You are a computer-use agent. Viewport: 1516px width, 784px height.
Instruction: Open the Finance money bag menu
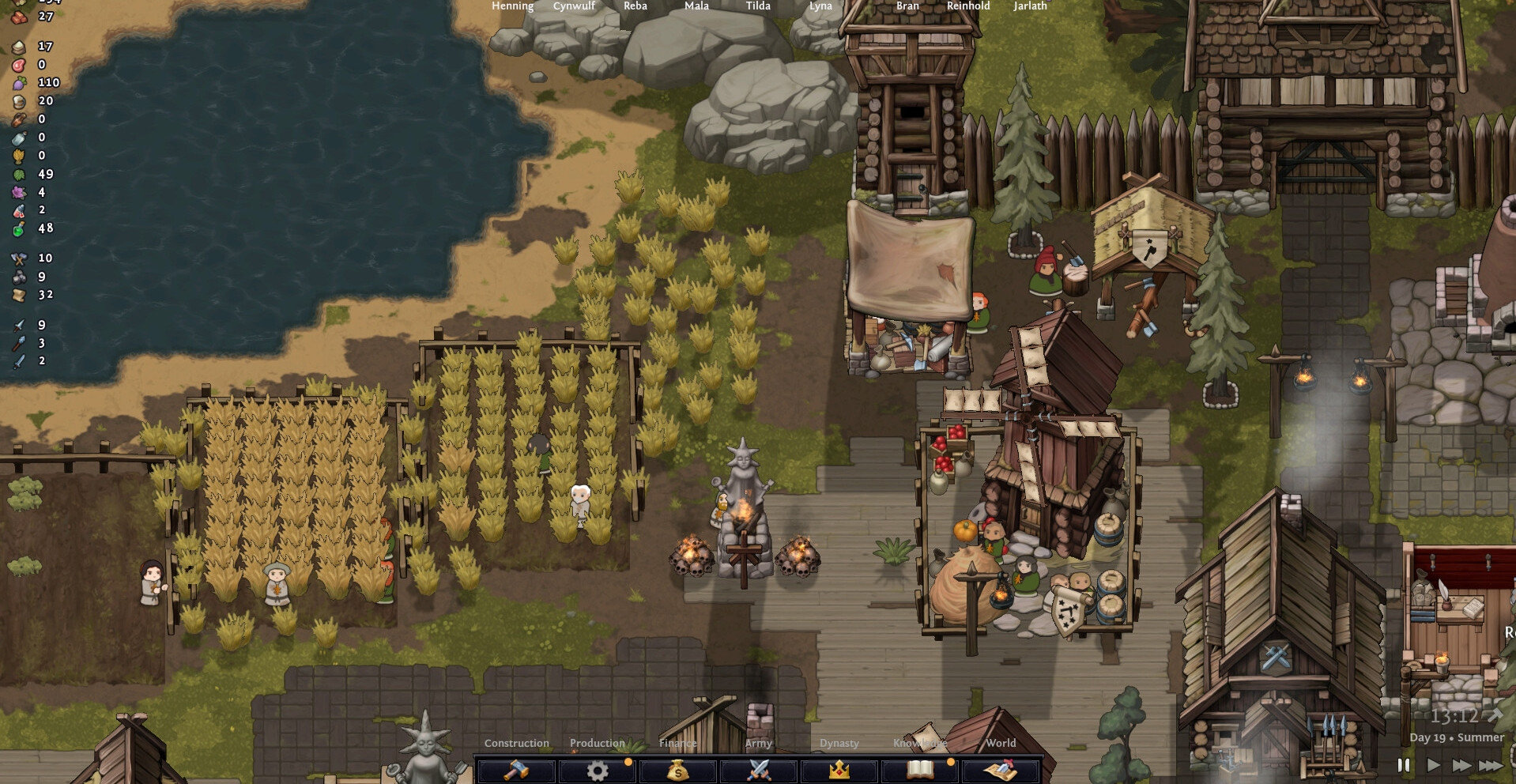[x=678, y=769]
